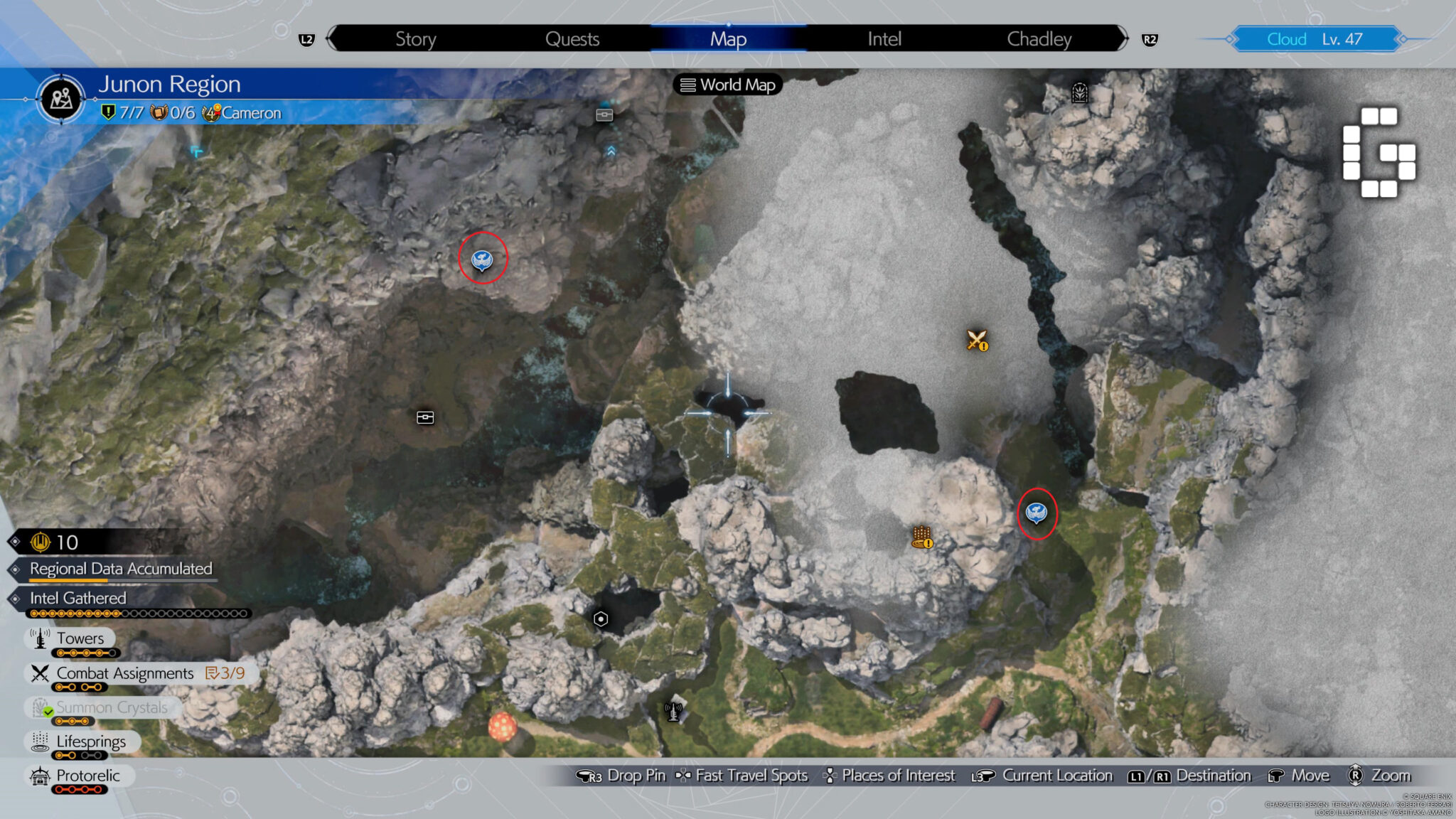The height and width of the screenshot is (819, 1456).
Task: Select the hexagonal cave marker on the map
Action: (601, 619)
